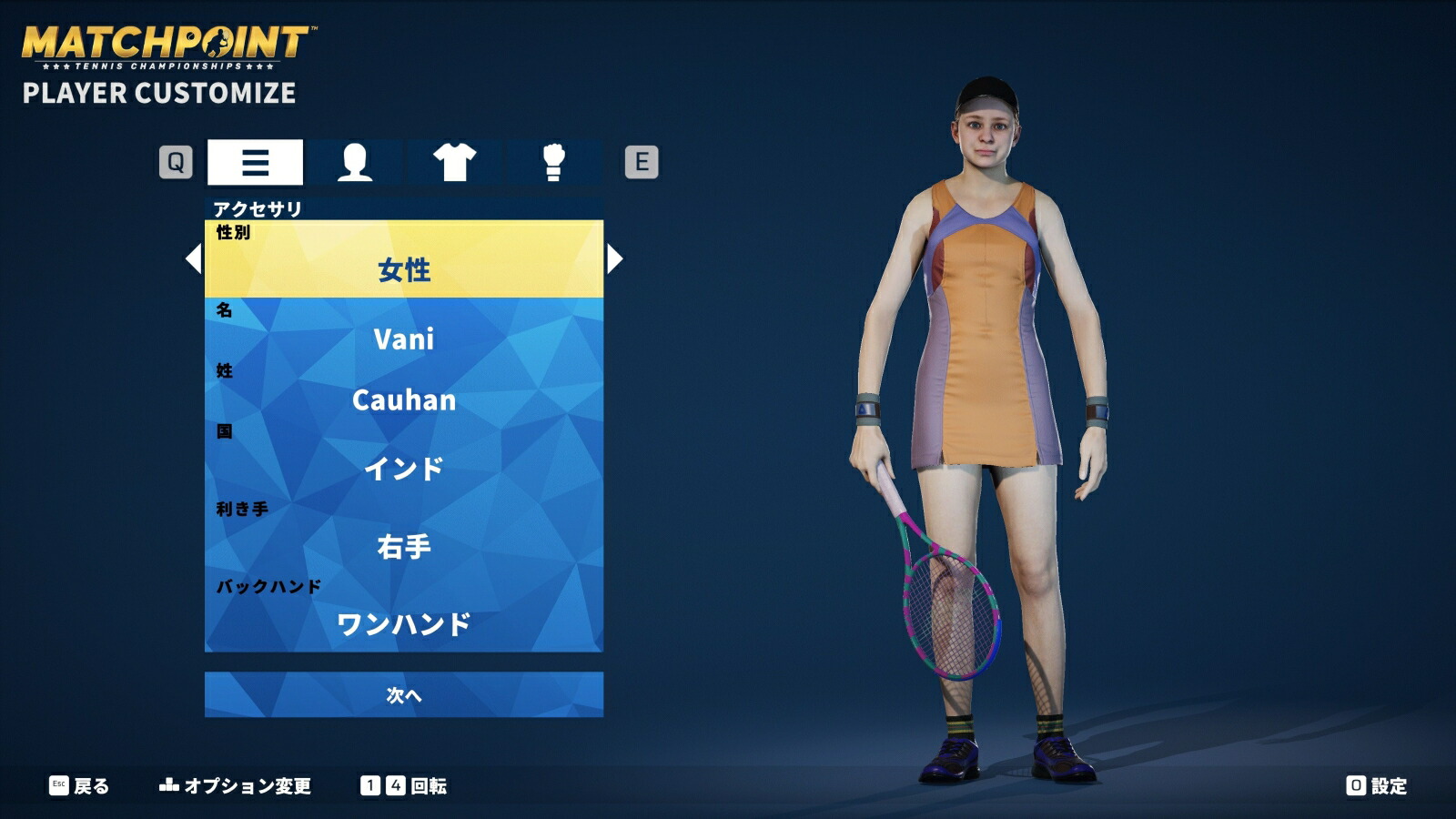Toggle the バックハンド setting from ワンハンド
1456x819 pixels.
(x=404, y=622)
